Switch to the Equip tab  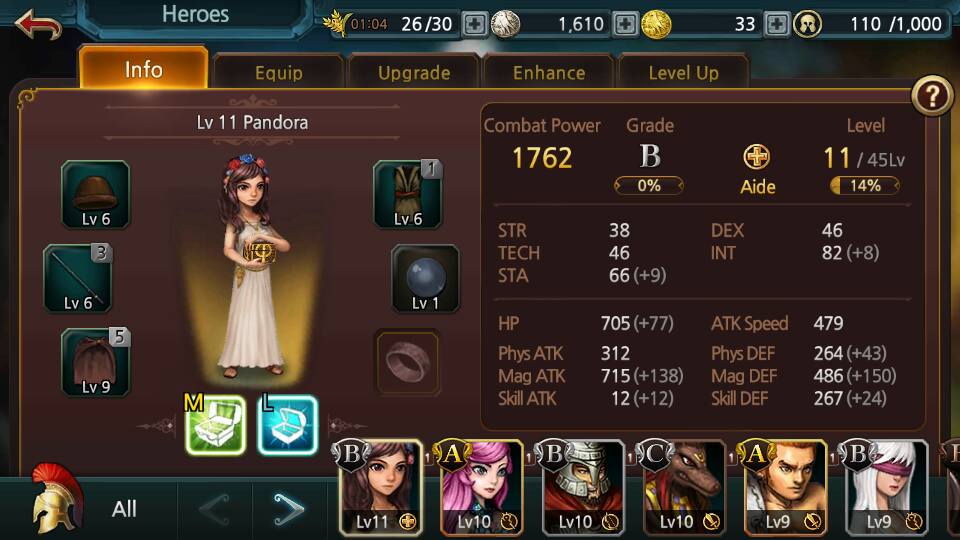278,73
